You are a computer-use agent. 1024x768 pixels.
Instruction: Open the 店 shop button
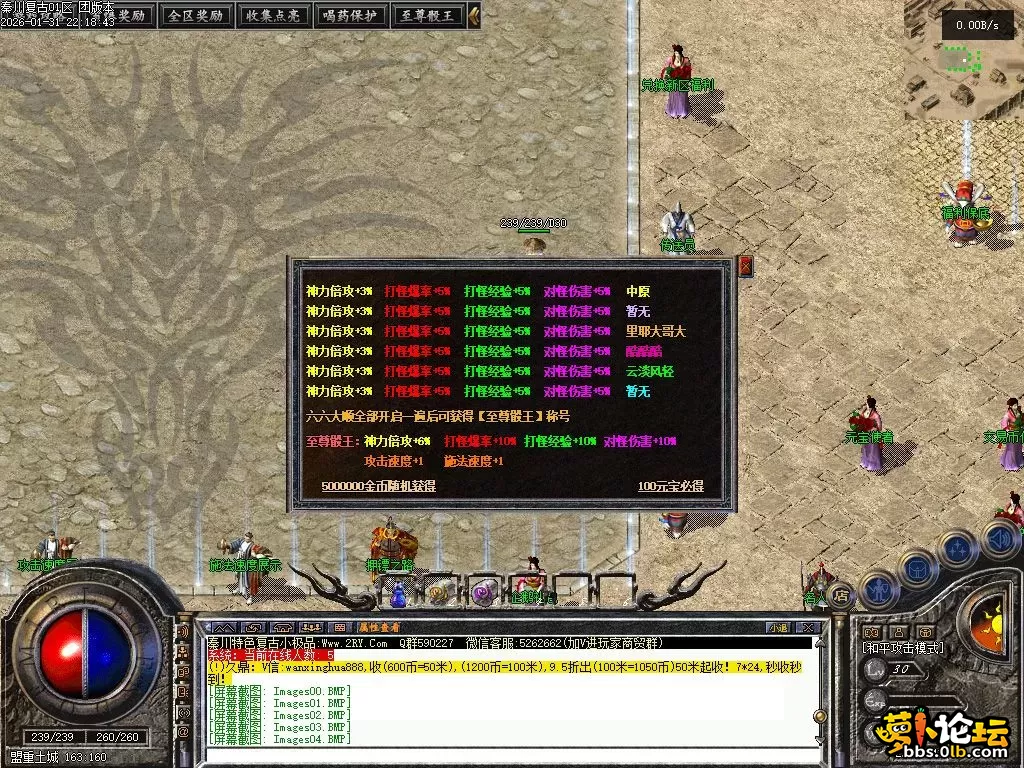(841, 595)
